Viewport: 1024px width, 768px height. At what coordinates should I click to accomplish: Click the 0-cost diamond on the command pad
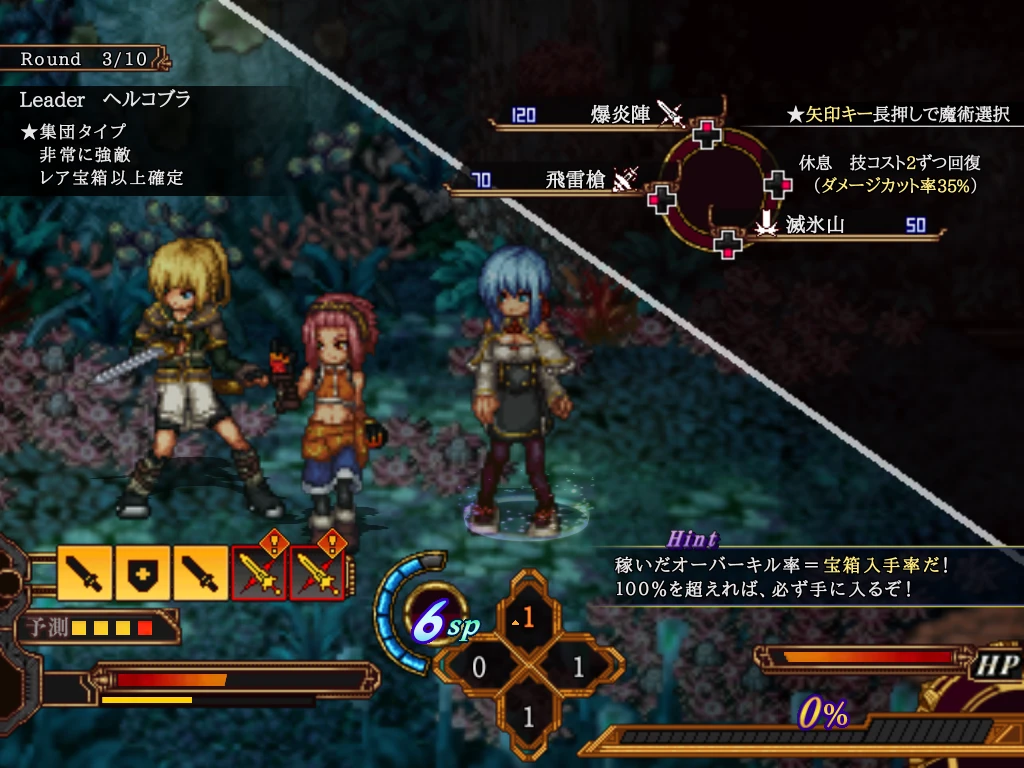[479, 667]
